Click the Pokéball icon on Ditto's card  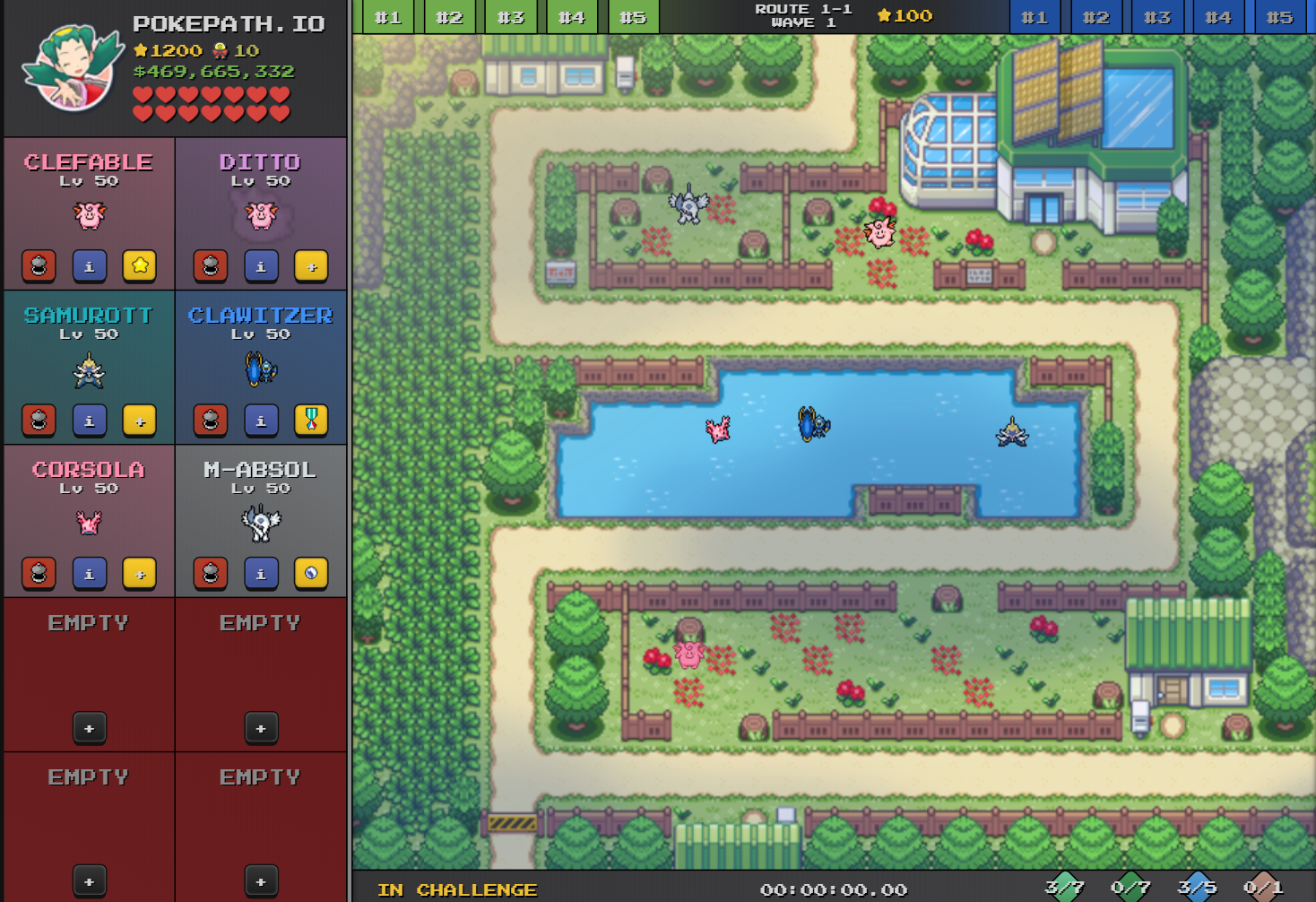click(x=210, y=265)
